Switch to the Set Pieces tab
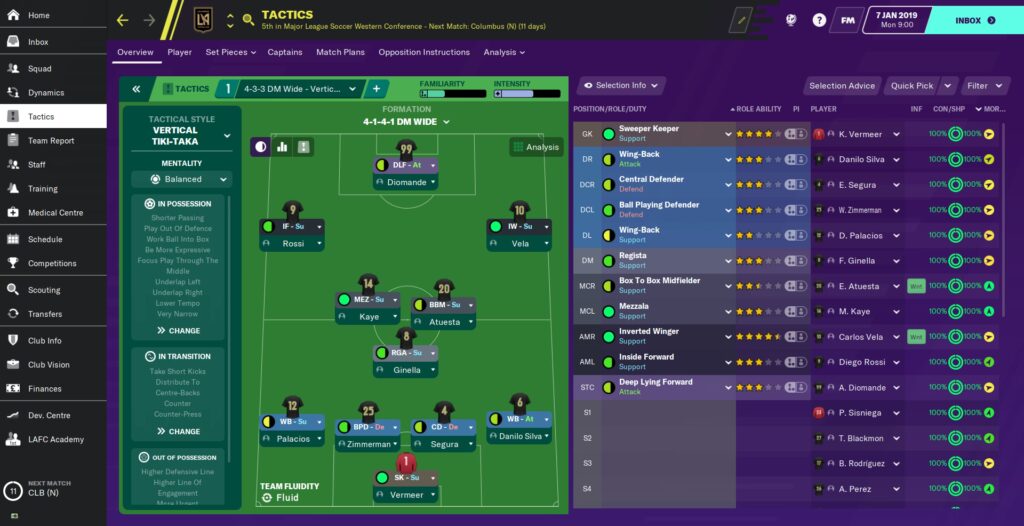 click(229, 52)
